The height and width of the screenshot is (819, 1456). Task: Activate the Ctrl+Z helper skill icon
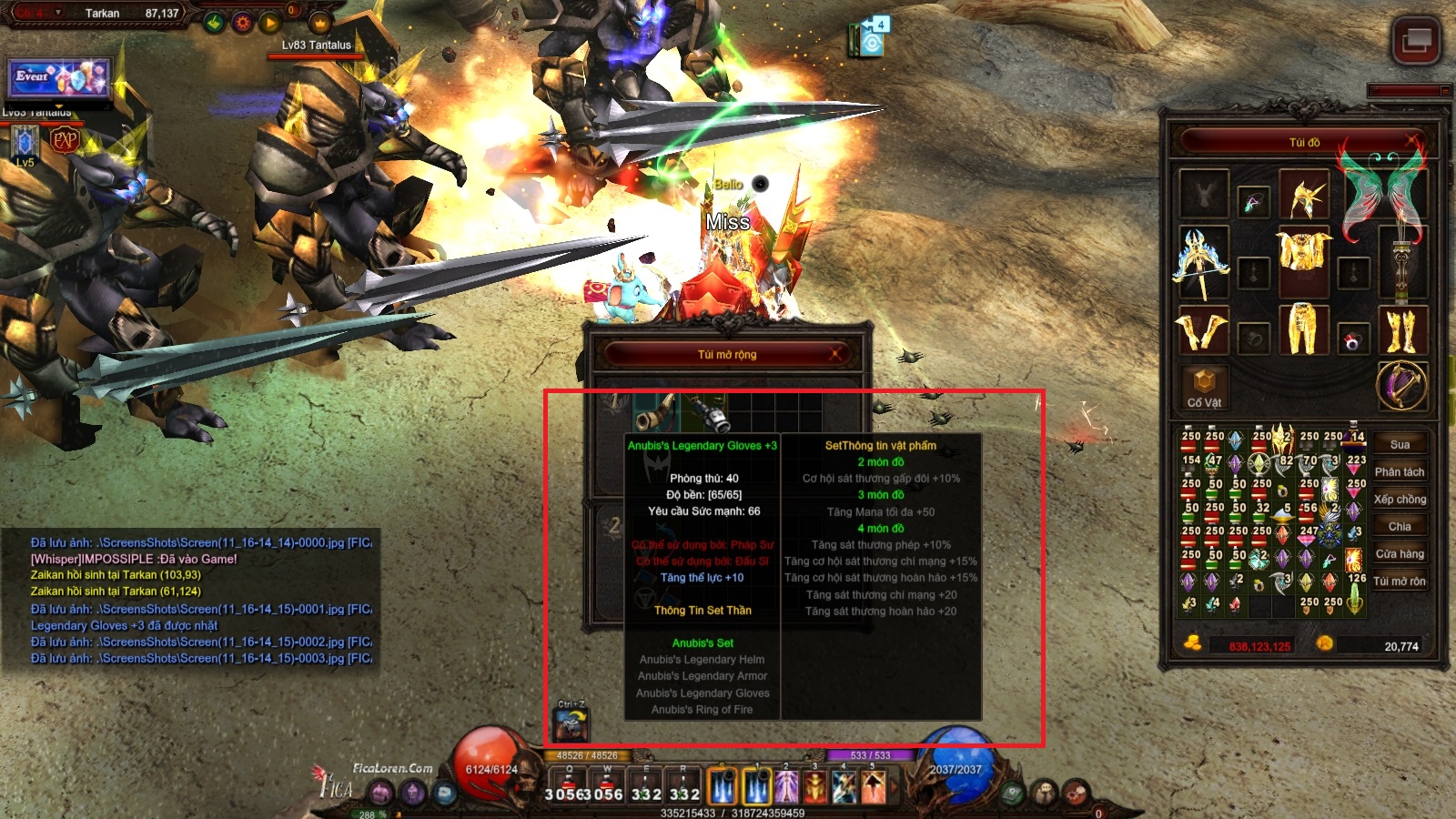click(x=572, y=724)
